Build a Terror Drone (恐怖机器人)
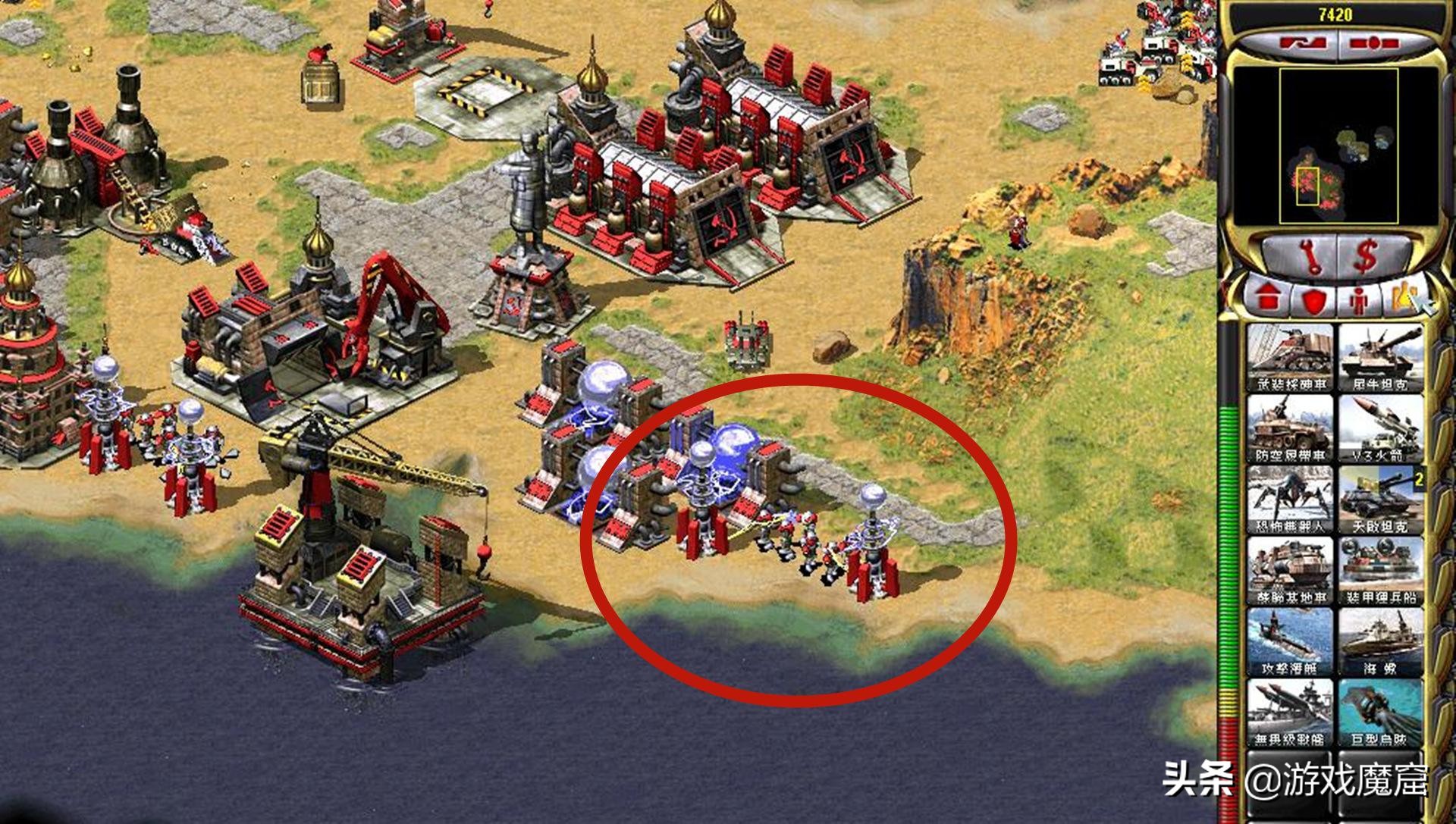 (1290, 499)
